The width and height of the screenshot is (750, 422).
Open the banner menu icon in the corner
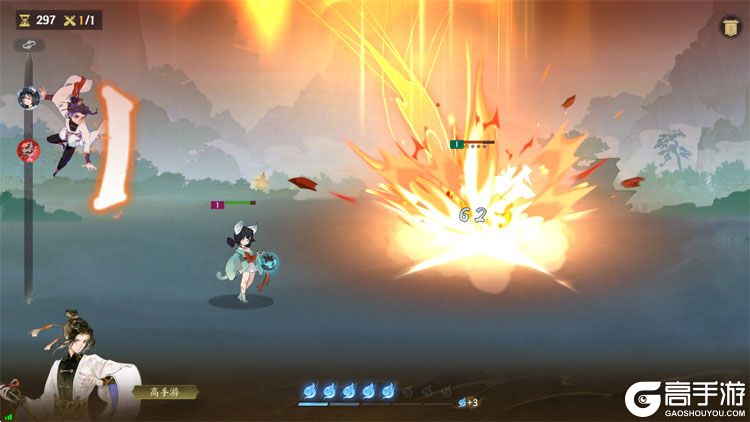pyautogui.click(x=728, y=28)
